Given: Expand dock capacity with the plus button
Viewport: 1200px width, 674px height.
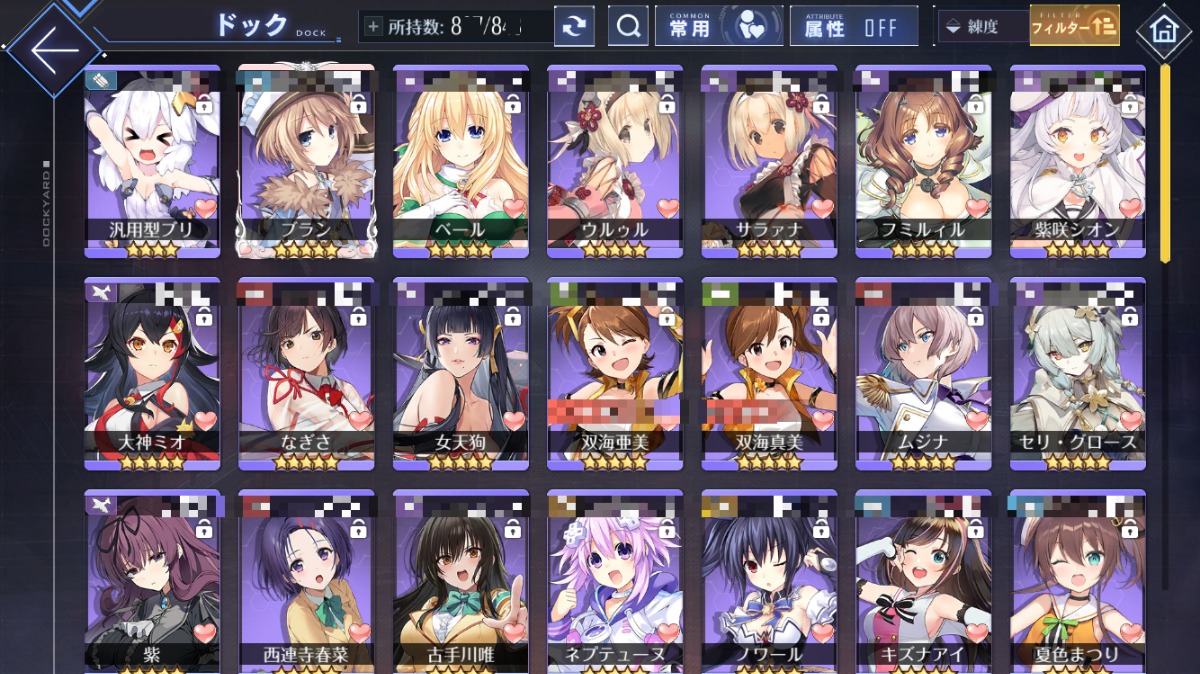Looking at the screenshot, I should (374, 27).
